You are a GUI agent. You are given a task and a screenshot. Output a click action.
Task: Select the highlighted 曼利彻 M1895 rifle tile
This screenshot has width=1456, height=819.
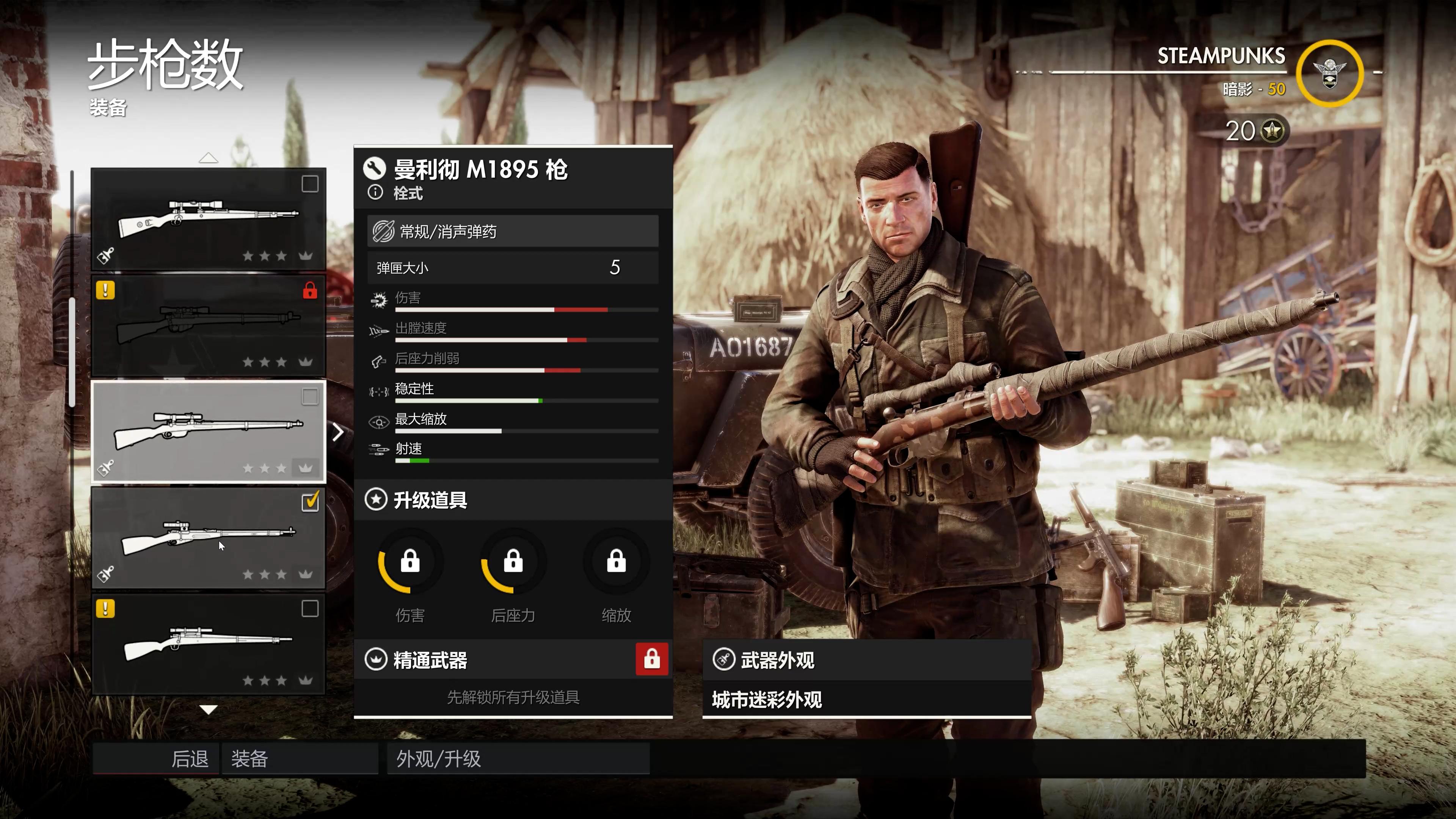click(209, 432)
